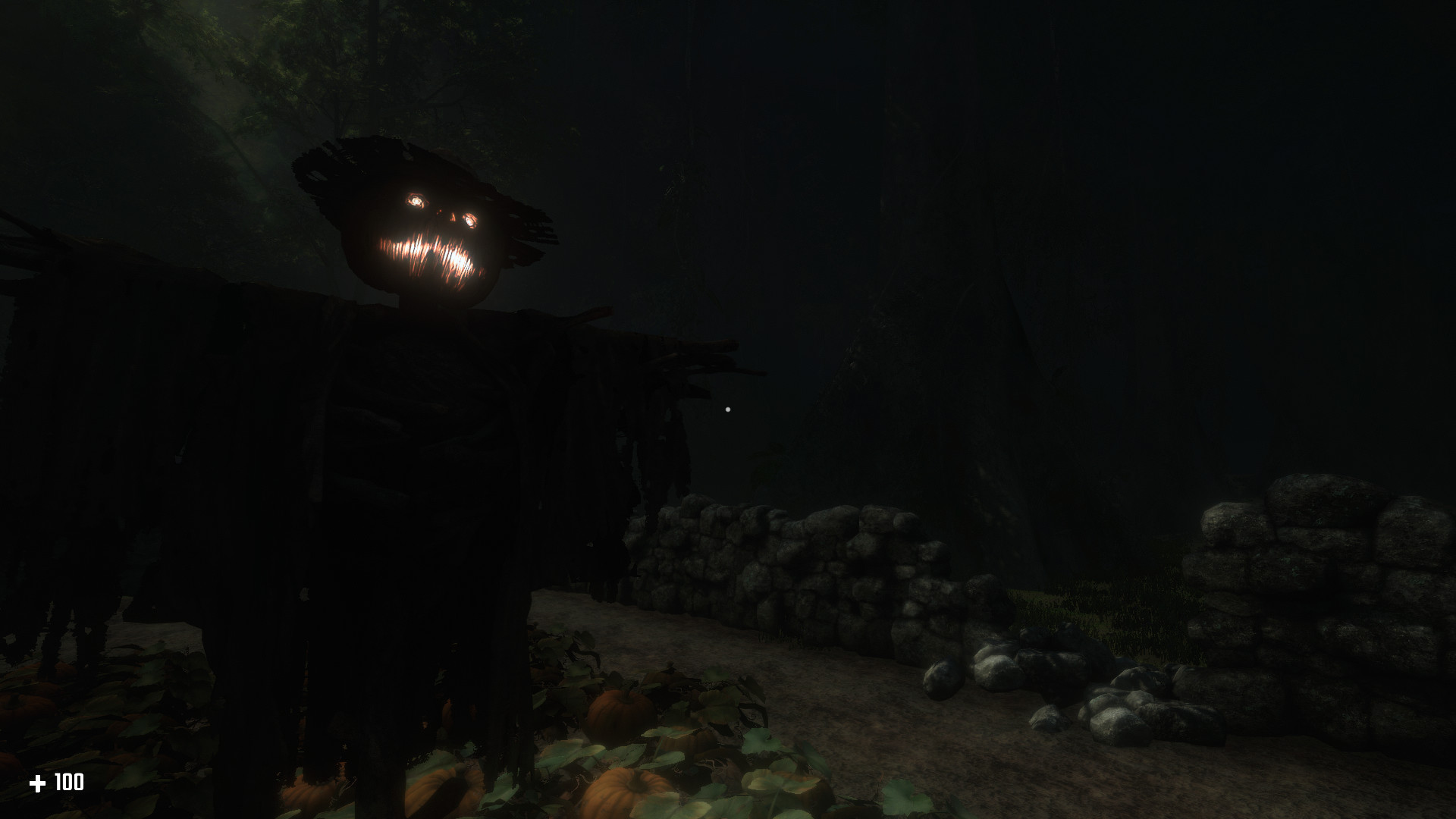Click the white dot crosshair

tap(727, 409)
